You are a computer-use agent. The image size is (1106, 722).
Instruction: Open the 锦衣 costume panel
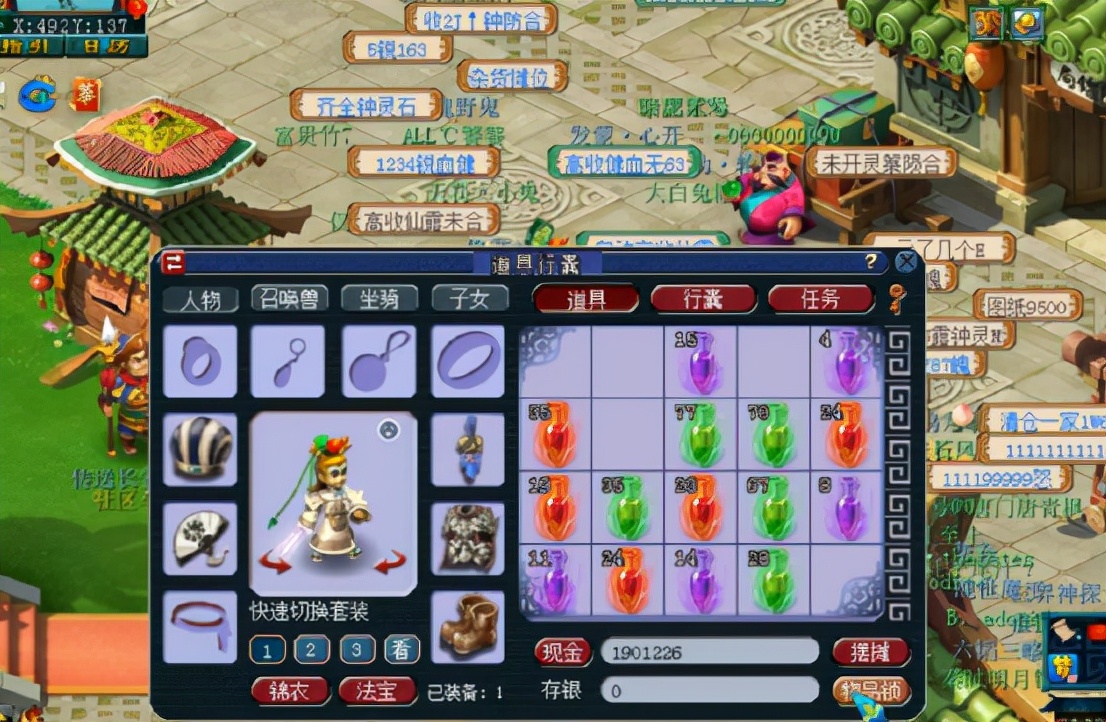[x=289, y=691]
